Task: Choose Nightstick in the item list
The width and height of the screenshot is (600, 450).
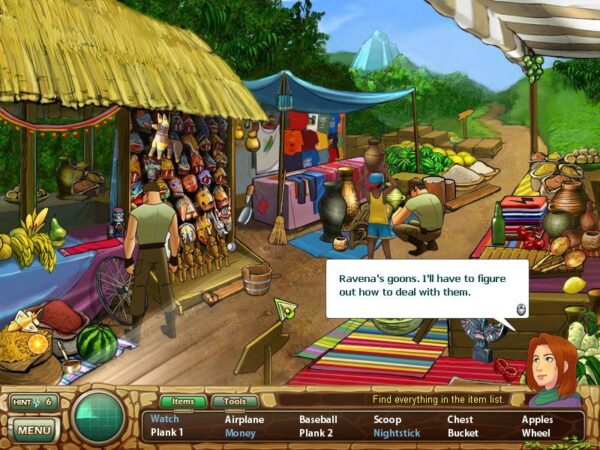Action: (397, 434)
